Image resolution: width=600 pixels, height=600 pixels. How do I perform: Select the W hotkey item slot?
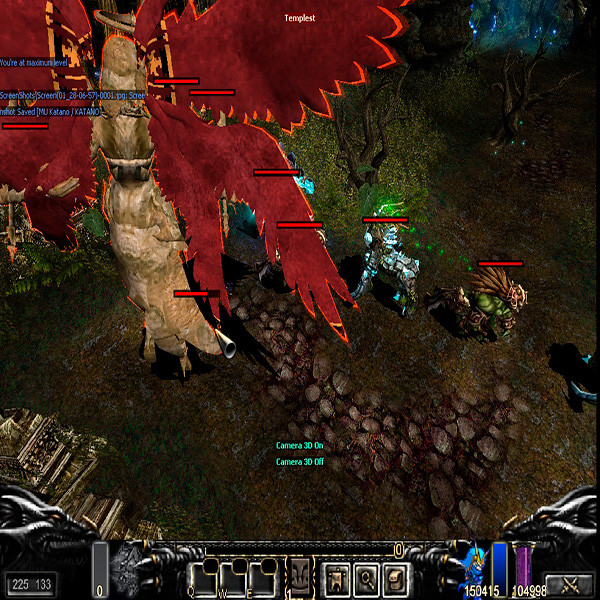pos(235,577)
